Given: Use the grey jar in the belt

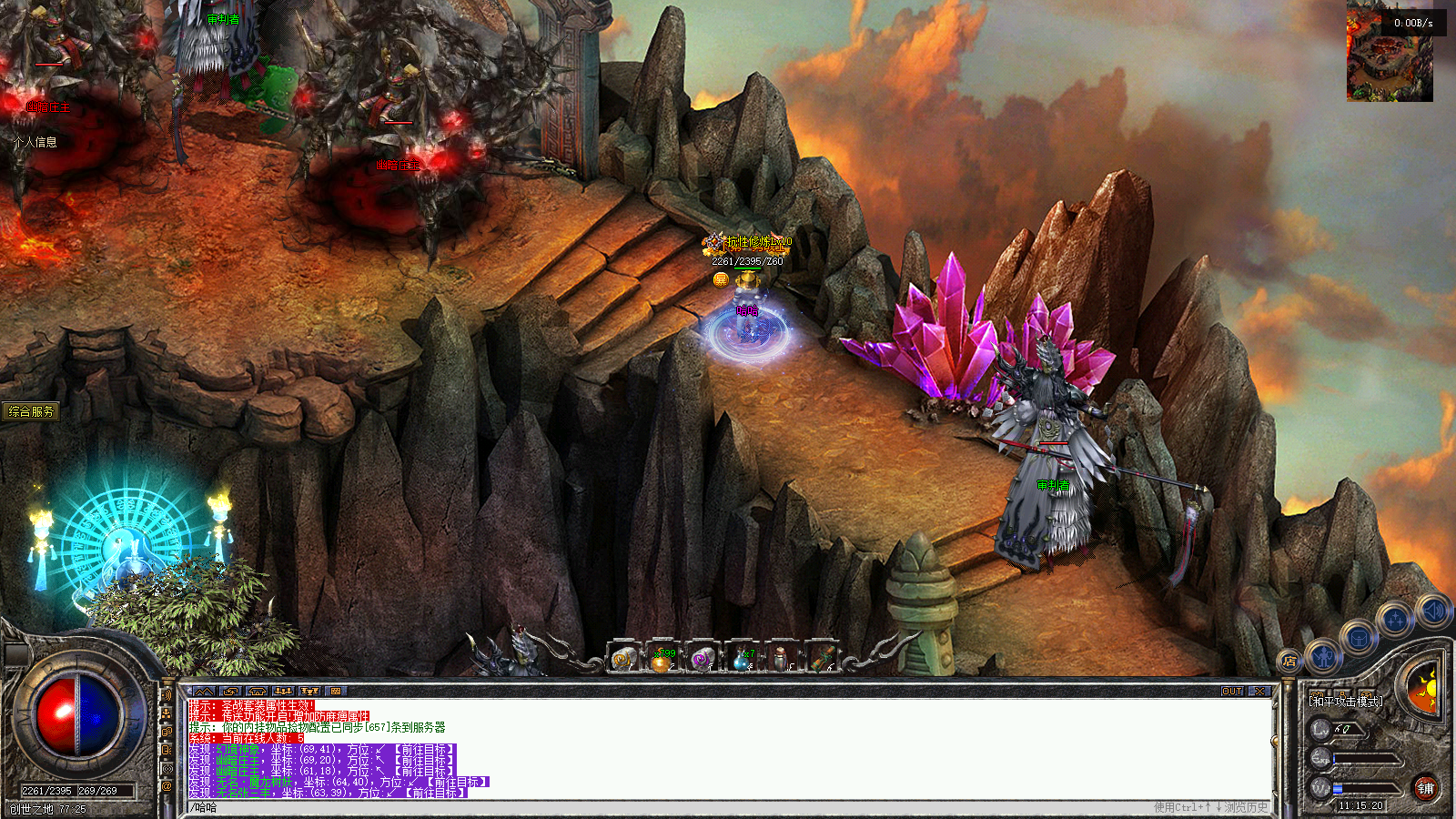Looking at the screenshot, I should pyautogui.click(x=780, y=659).
